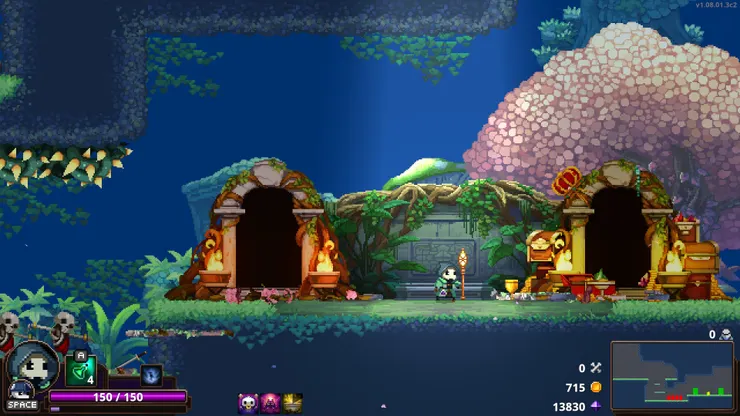Screen dimensions: 740x416
Task: Click the purple dark quartz gem icon
Action: [x=596, y=406]
